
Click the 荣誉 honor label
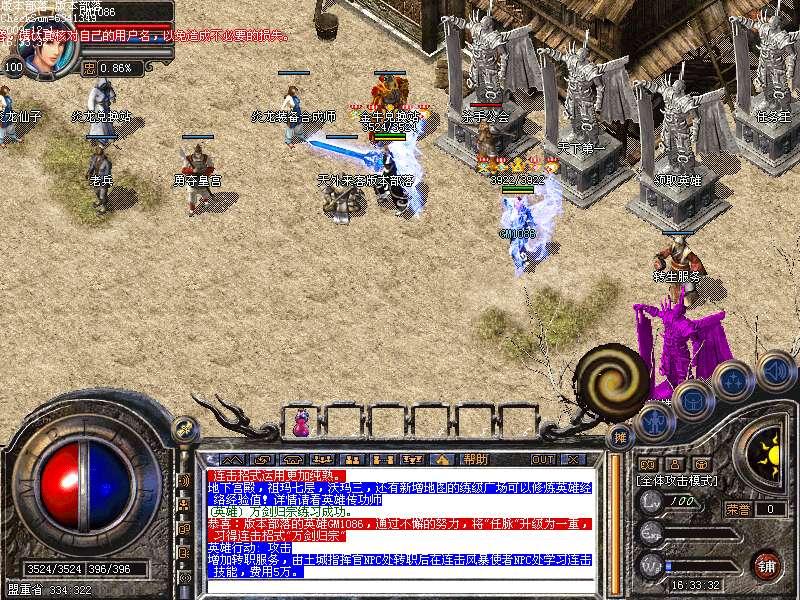point(738,509)
